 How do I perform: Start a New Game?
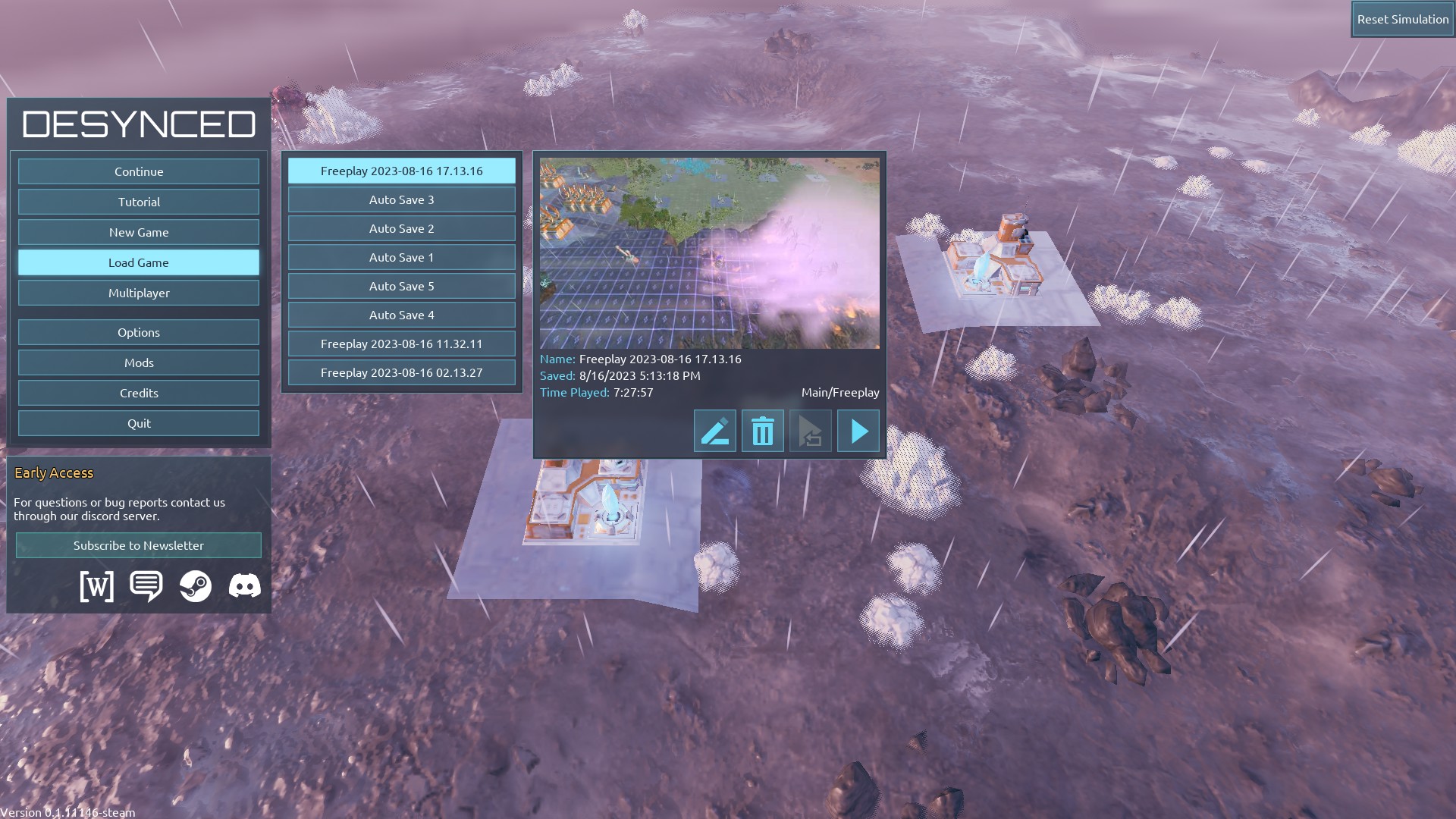coord(139,232)
